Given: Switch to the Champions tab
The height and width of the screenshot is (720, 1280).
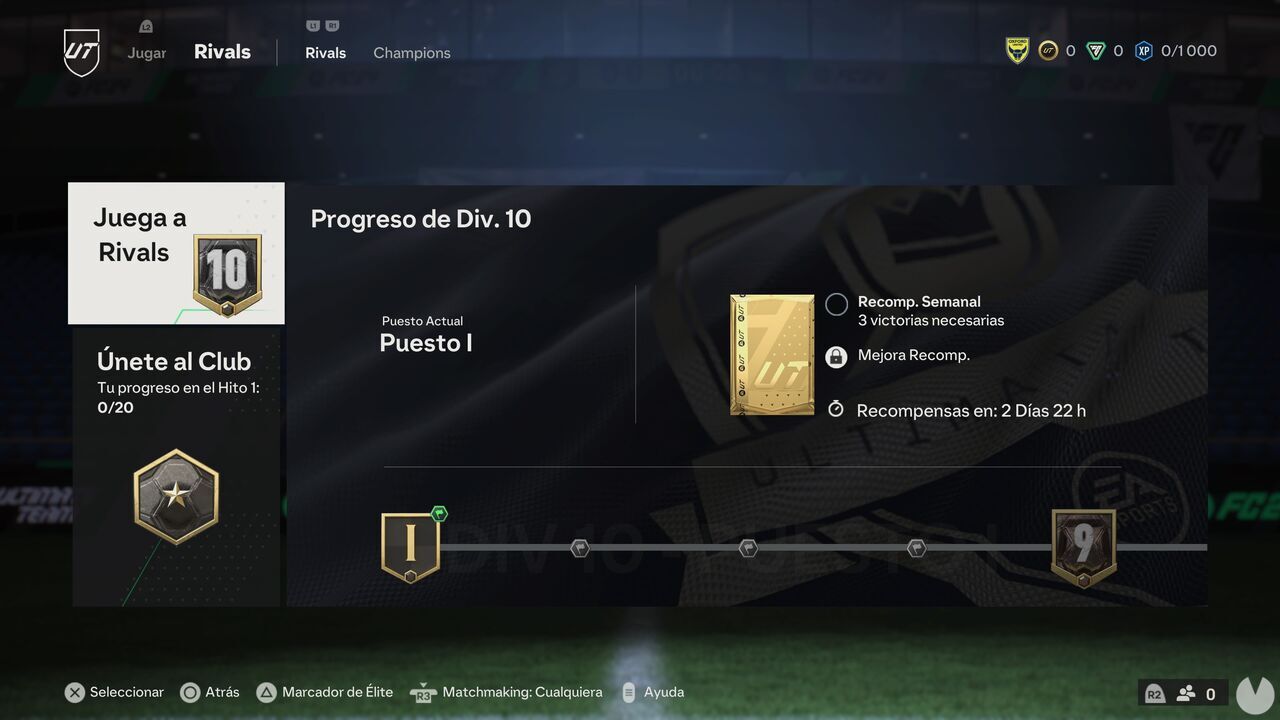Looking at the screenshot, I should click(411, 52).
